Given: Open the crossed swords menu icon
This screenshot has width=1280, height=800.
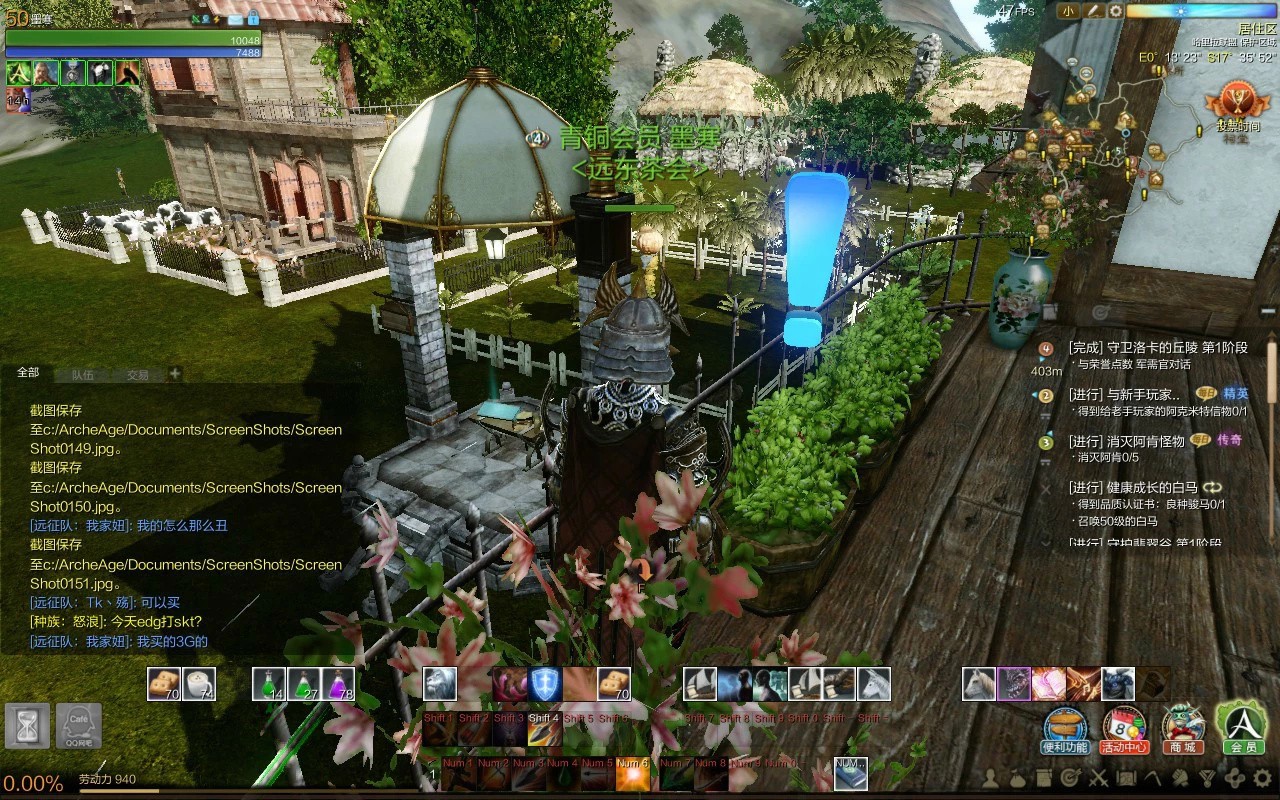Looking at the screenshot, I should (1098, 777).
